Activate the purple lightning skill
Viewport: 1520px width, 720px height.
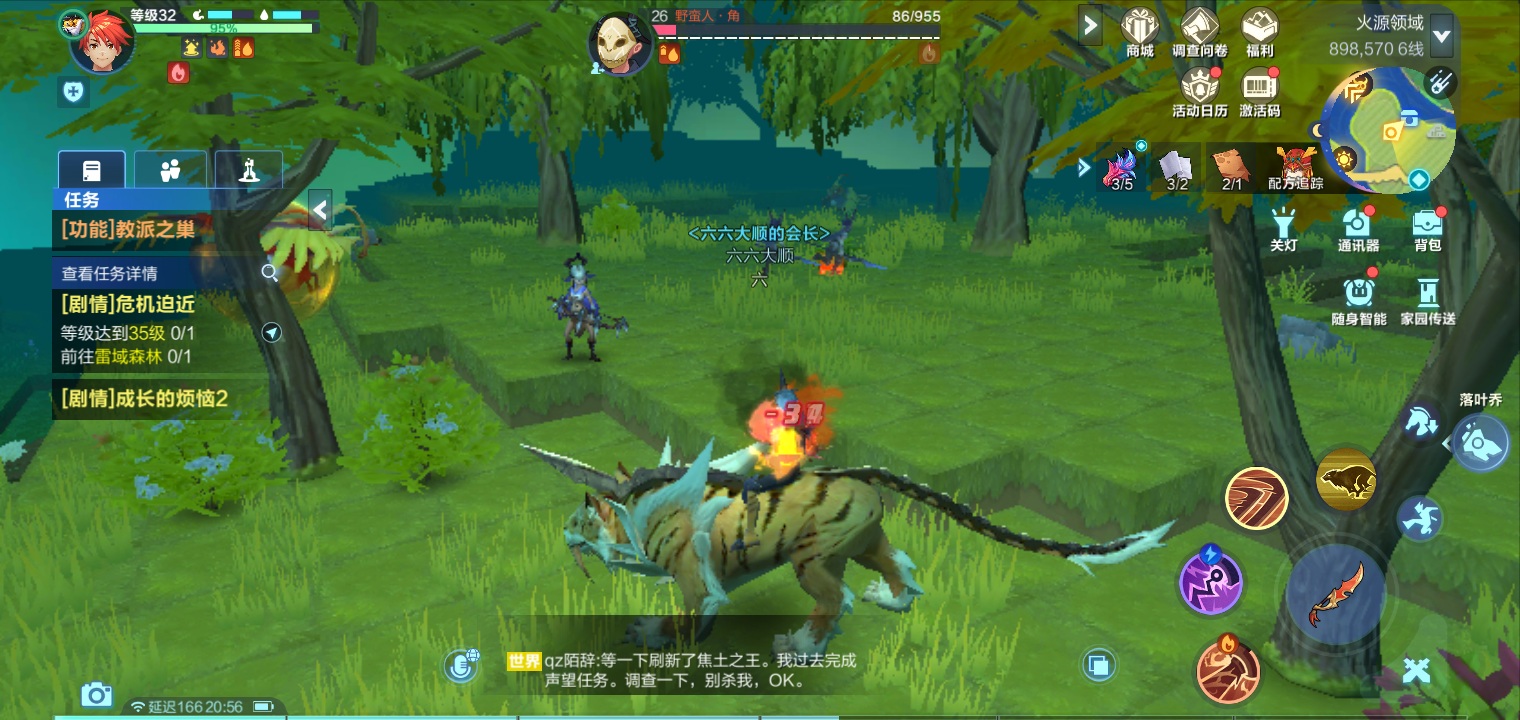click(1210, 580)
